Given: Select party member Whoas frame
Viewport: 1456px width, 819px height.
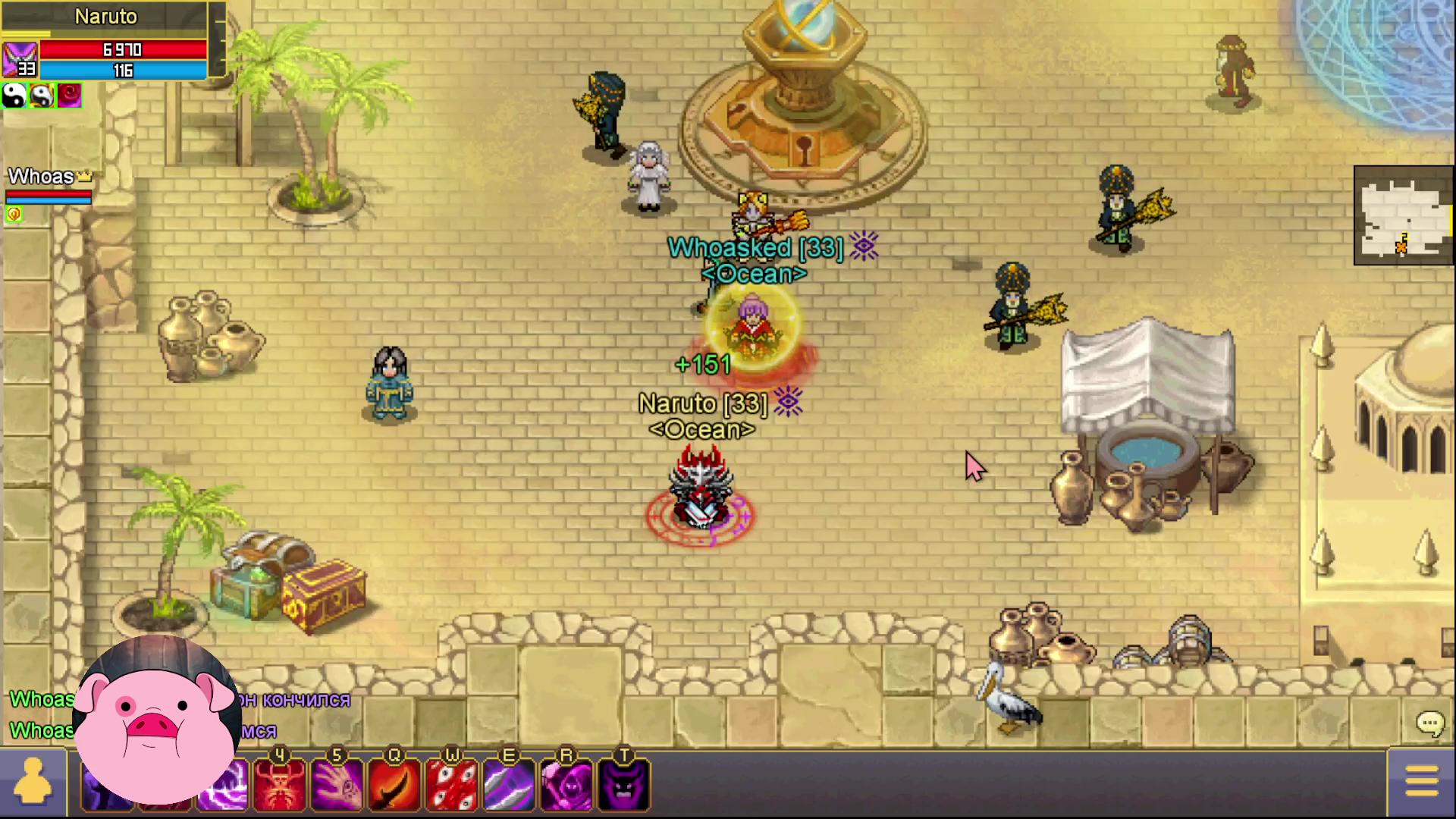Looking at the screenshot, I should point(49,187).
